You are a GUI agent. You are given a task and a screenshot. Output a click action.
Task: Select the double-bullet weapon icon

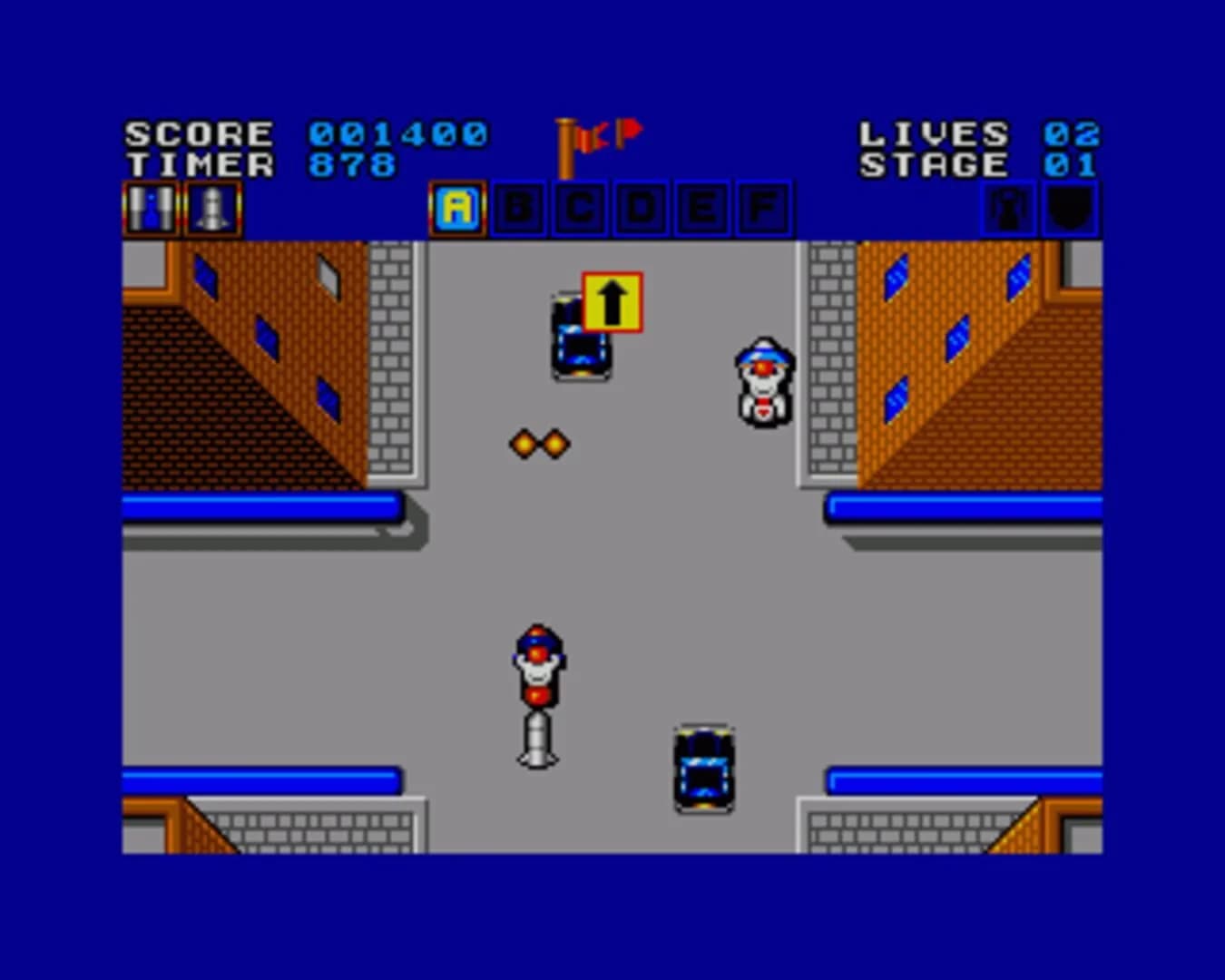pos(150,206)
